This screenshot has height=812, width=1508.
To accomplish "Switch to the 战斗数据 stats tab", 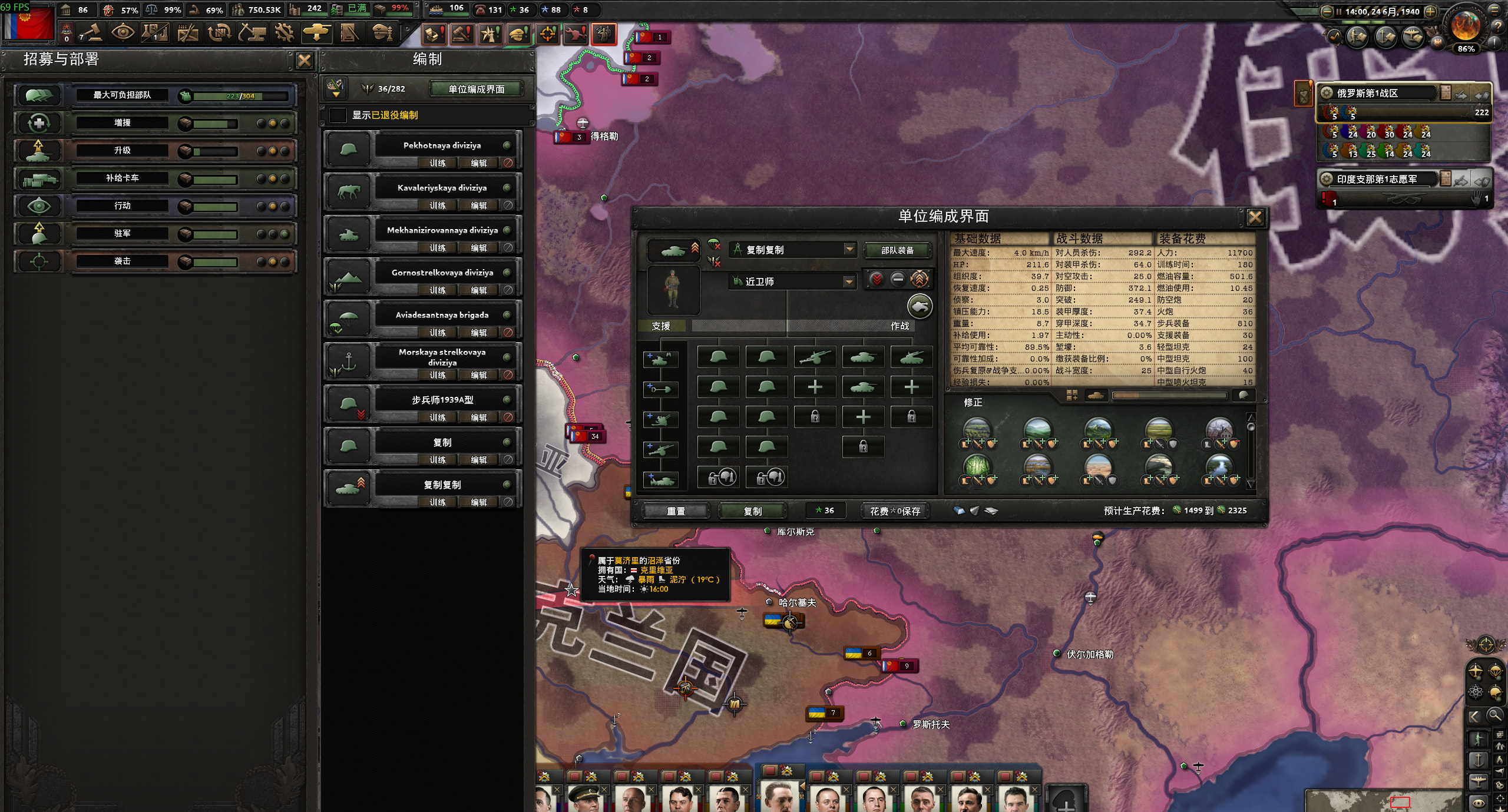I will coord(1079,238).
